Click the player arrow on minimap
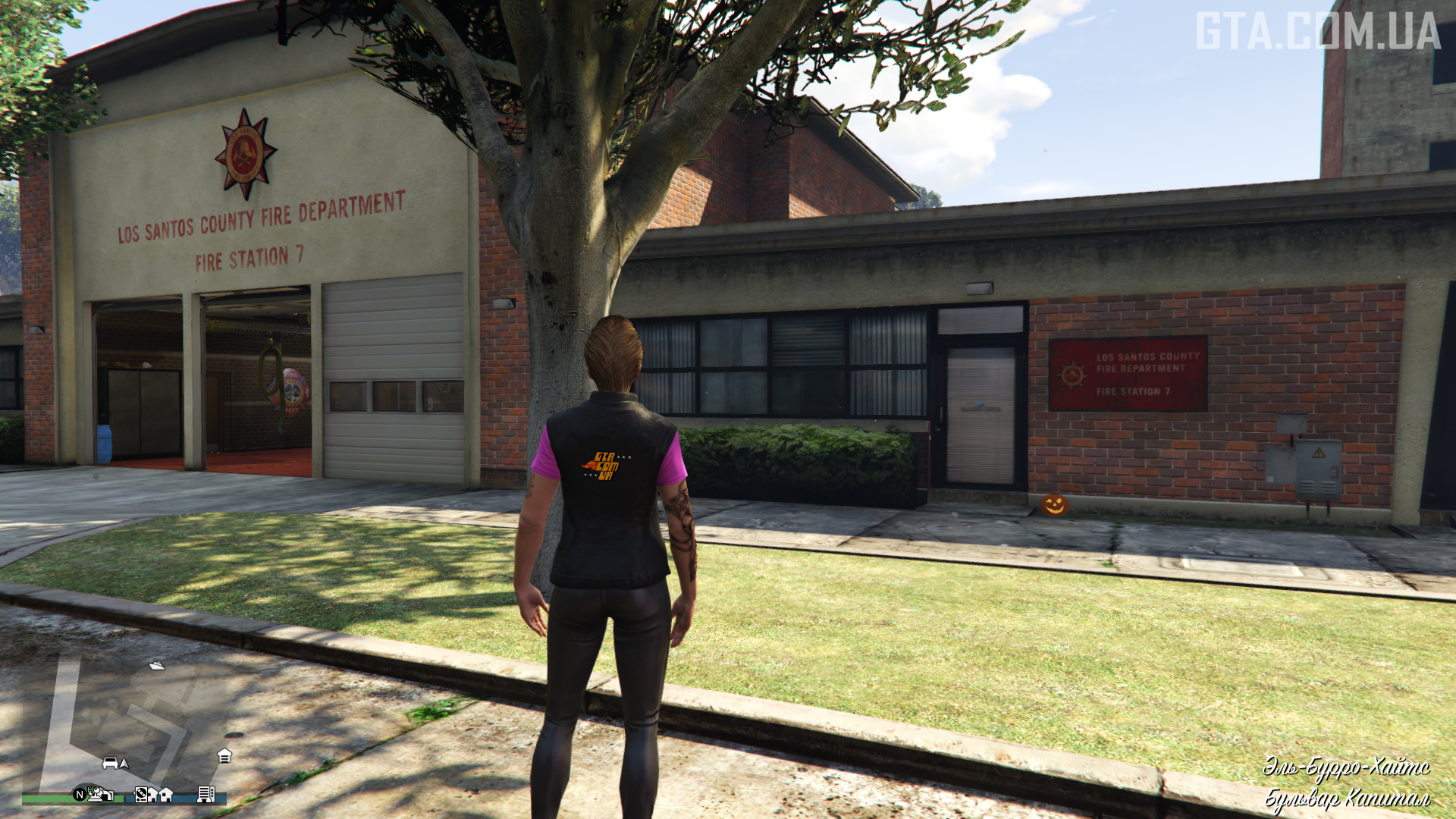 [x=124, y=763]
